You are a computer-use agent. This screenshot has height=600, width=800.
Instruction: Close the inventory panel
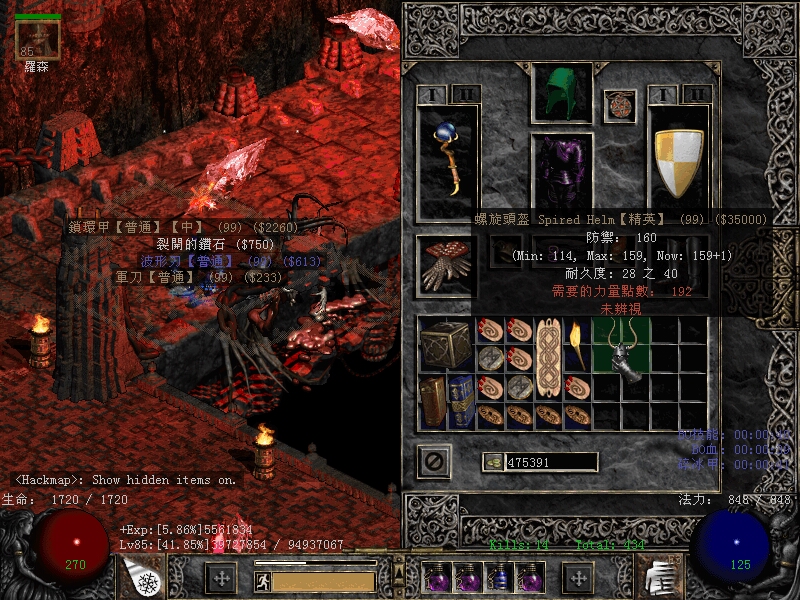tap(434, 461)
